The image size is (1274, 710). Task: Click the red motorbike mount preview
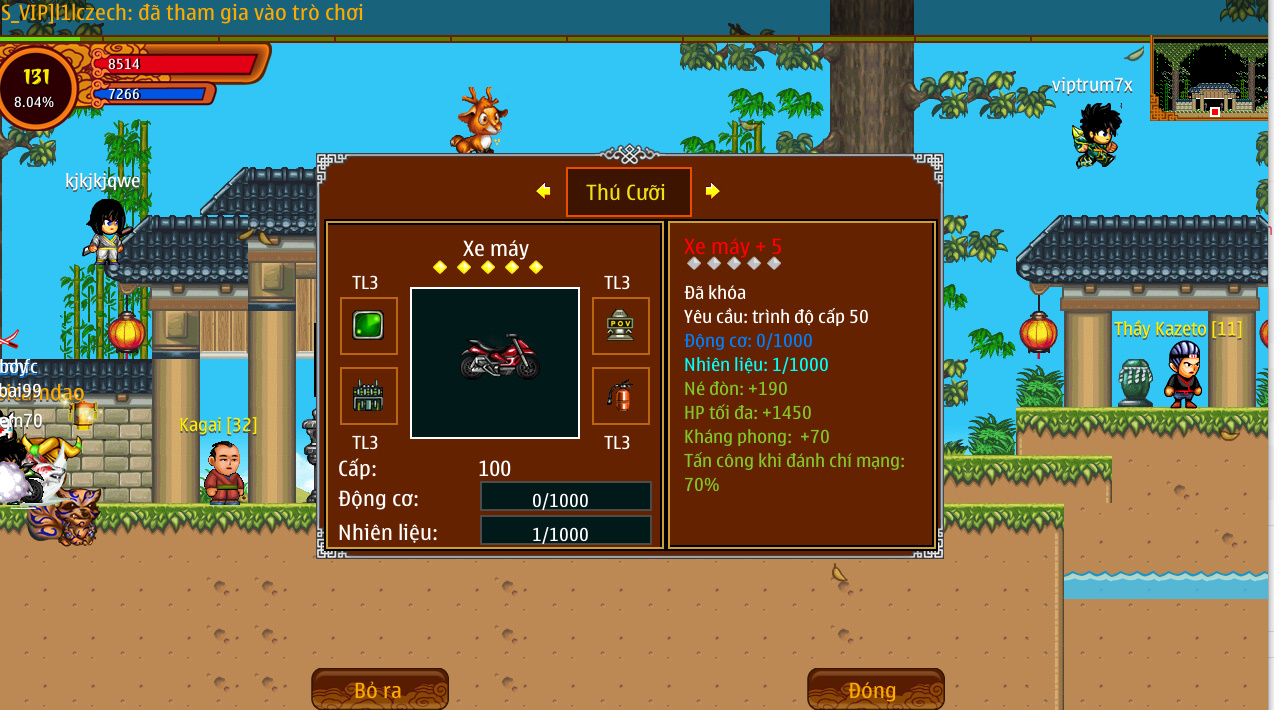(495, 362)
